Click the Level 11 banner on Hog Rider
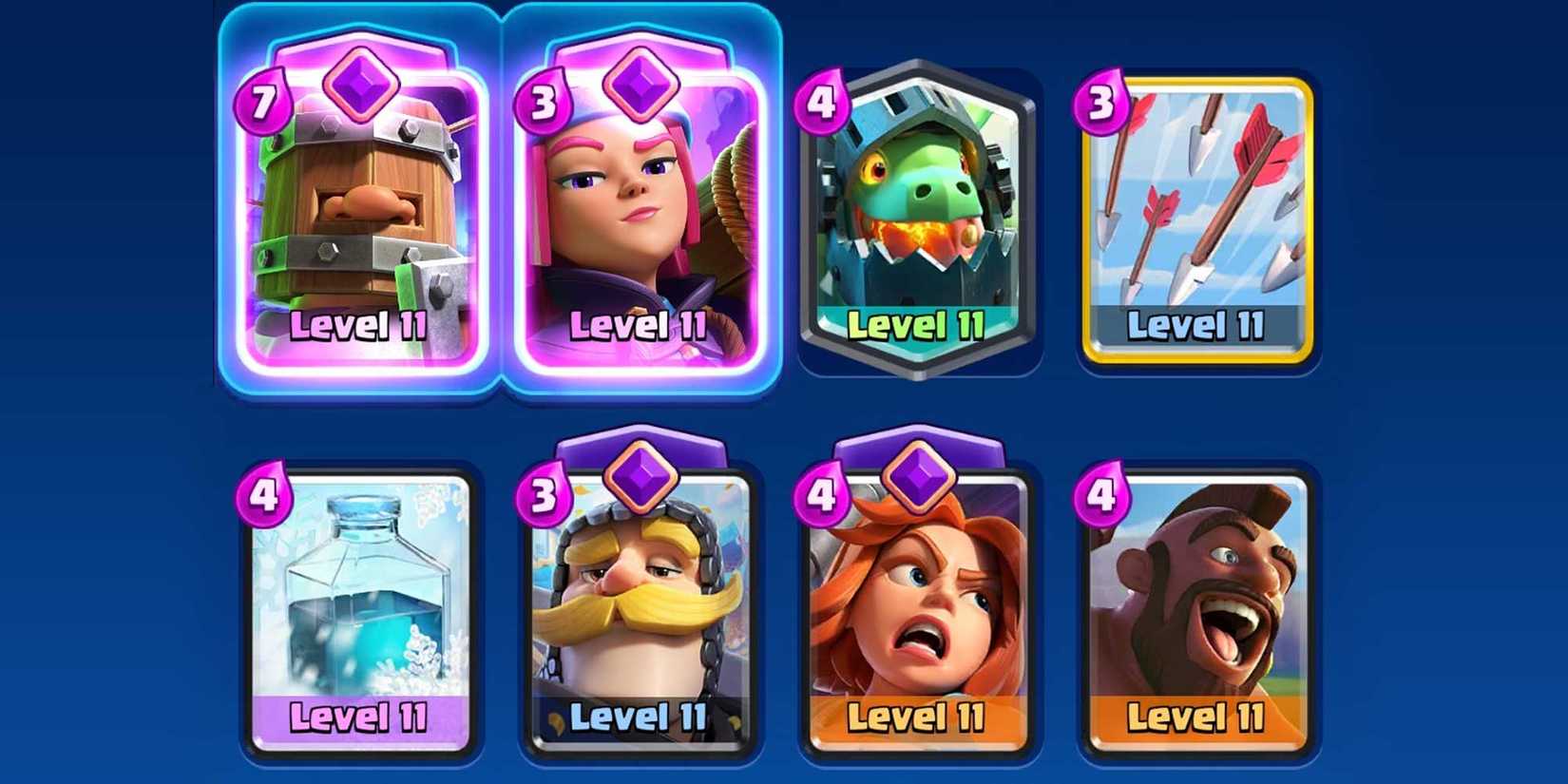This screenshot has width=1568, height=784. click(1197, 715)
